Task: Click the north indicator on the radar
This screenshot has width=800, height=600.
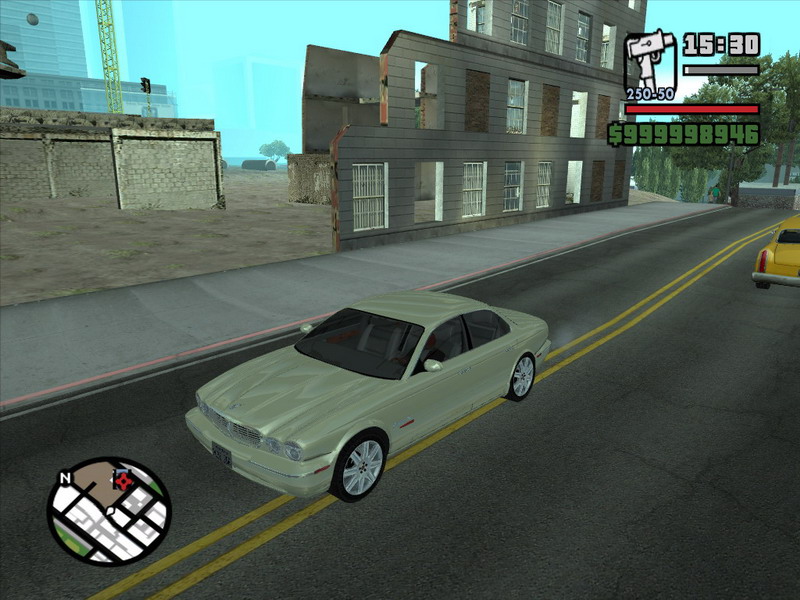Action: 65,479
